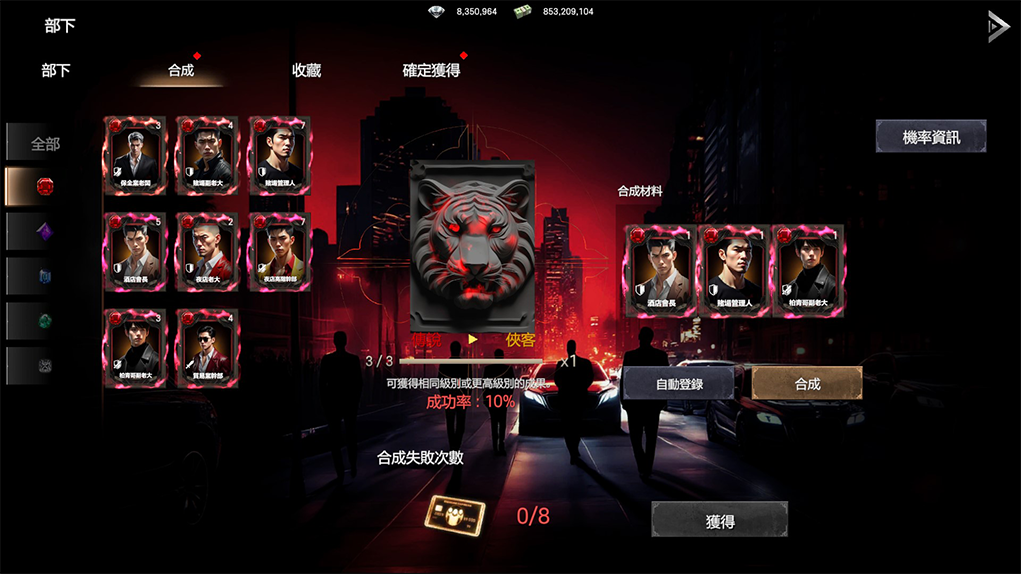1021x574 pixels.
Task: Switch to the 收藏 tab
Action: (306, 71)
